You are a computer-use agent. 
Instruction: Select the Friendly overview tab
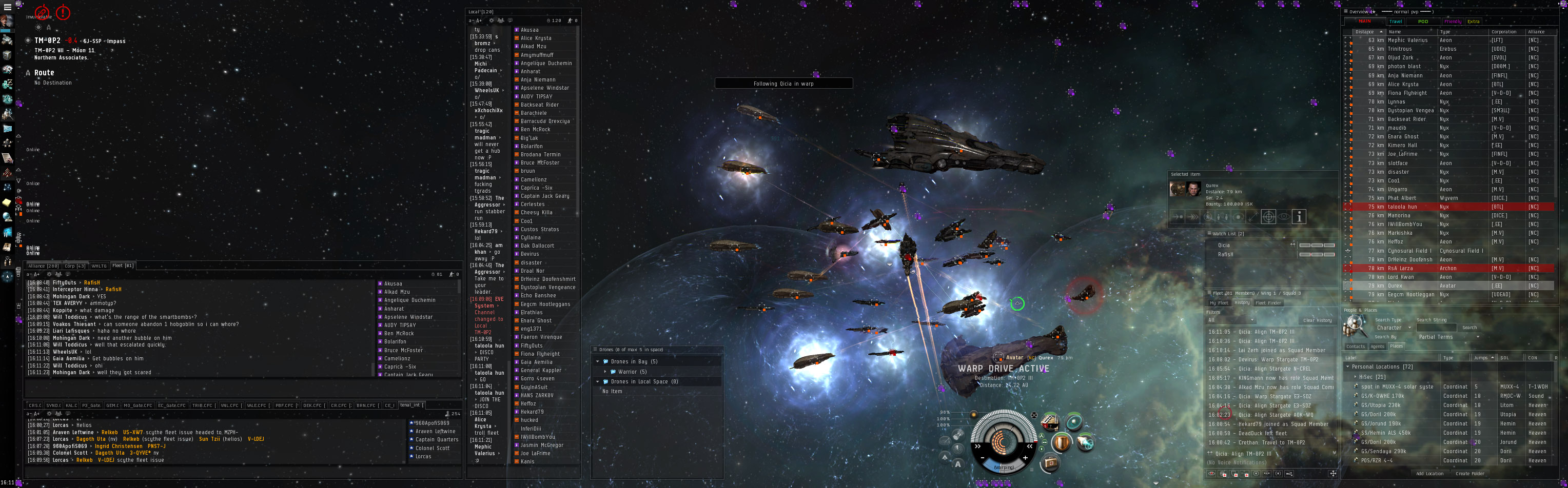[x=1453, y=22]
